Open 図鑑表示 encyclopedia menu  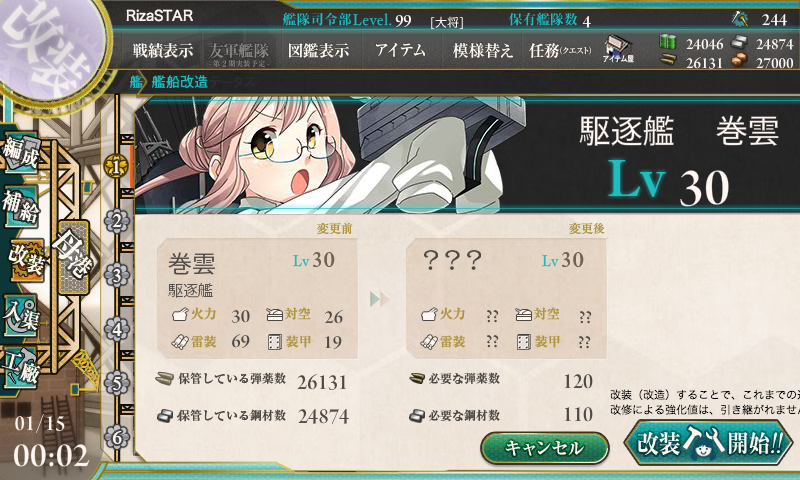[318, 50]
